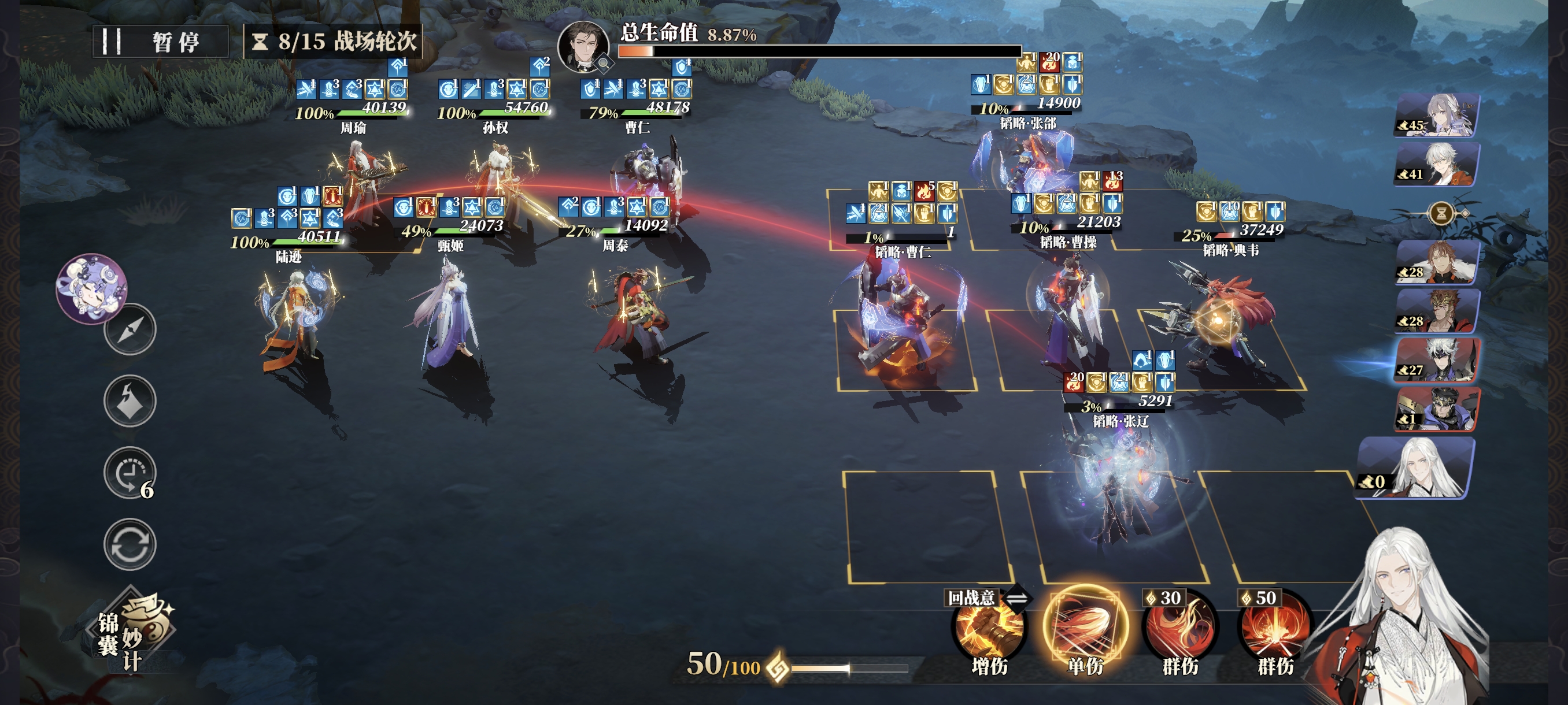Pick the turn-order portrait with speed 1

coord(1437,409)
